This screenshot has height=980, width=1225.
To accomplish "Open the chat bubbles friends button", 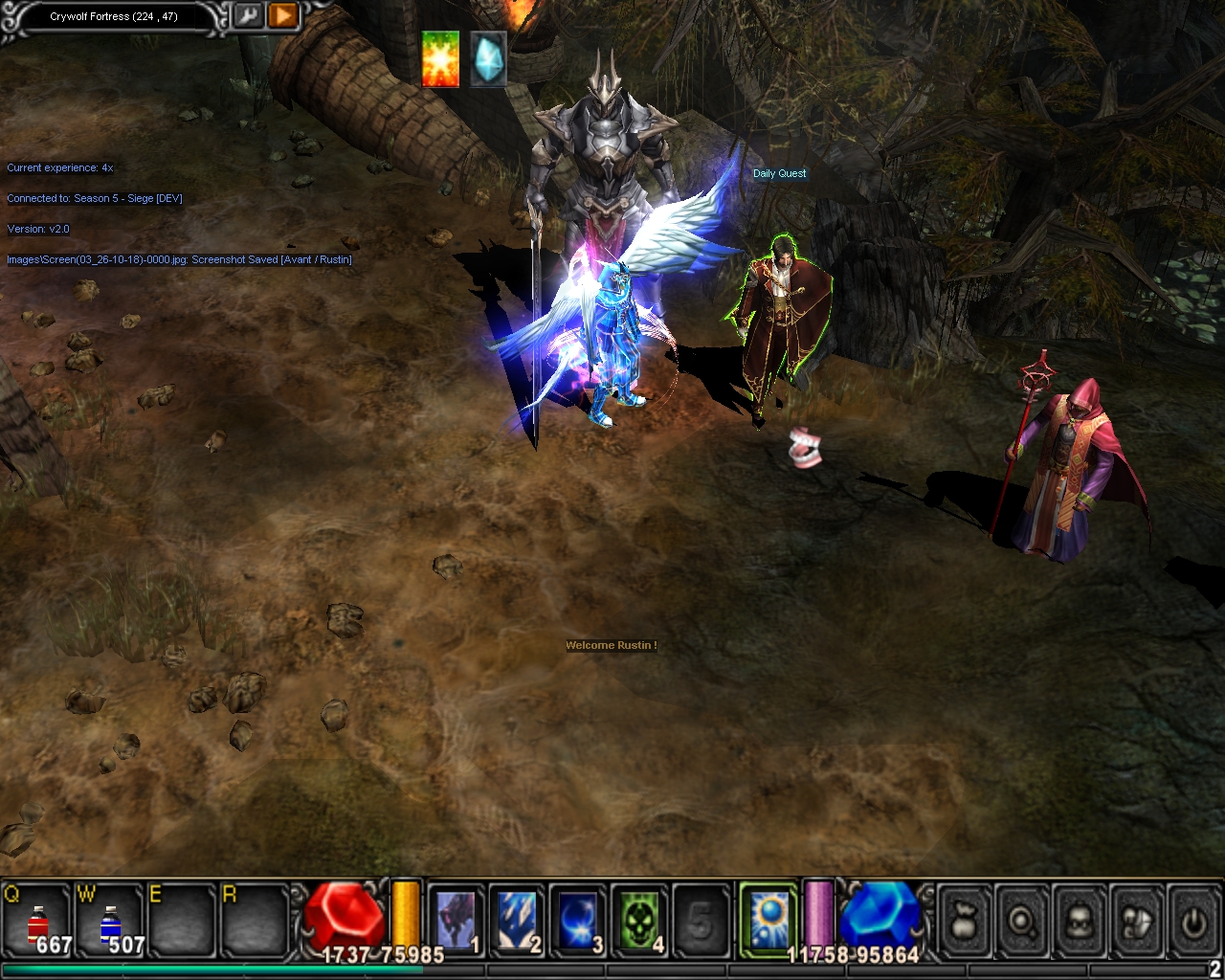I will (1136, 921).
